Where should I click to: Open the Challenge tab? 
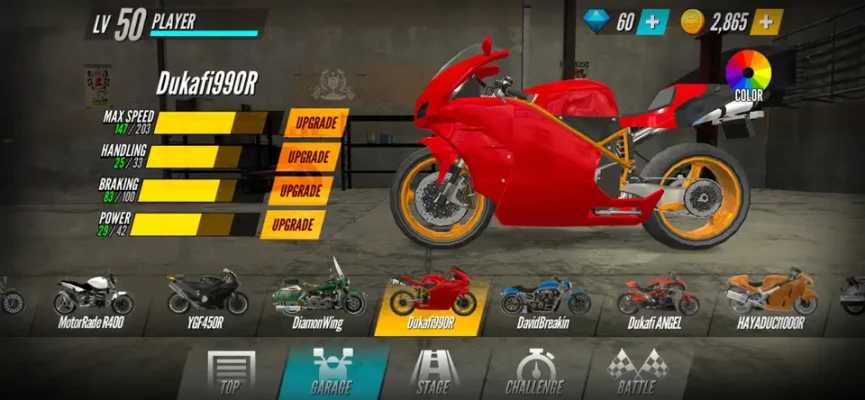pos(534,373)
